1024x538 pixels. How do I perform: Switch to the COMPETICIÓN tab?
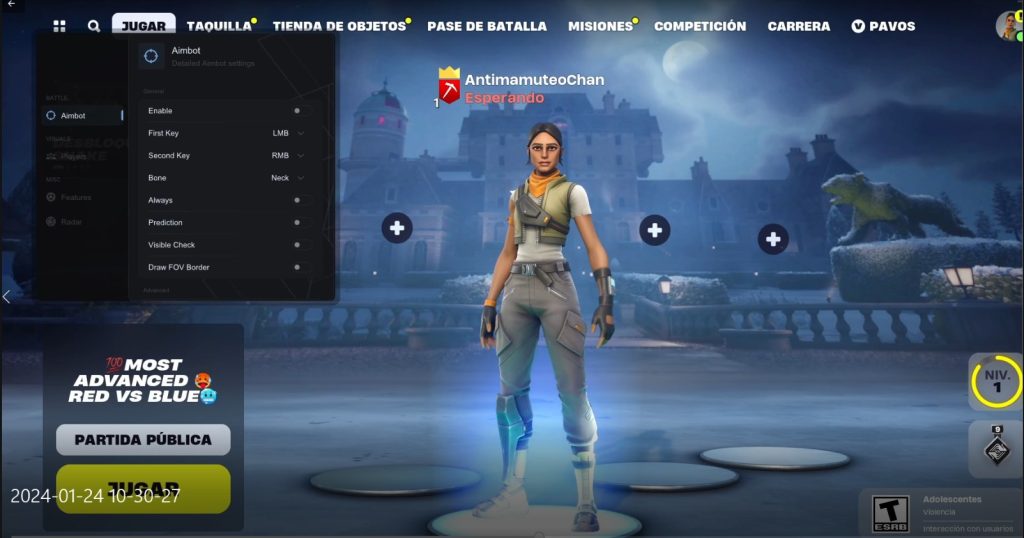pyautogui.click(x=700, y=26)
